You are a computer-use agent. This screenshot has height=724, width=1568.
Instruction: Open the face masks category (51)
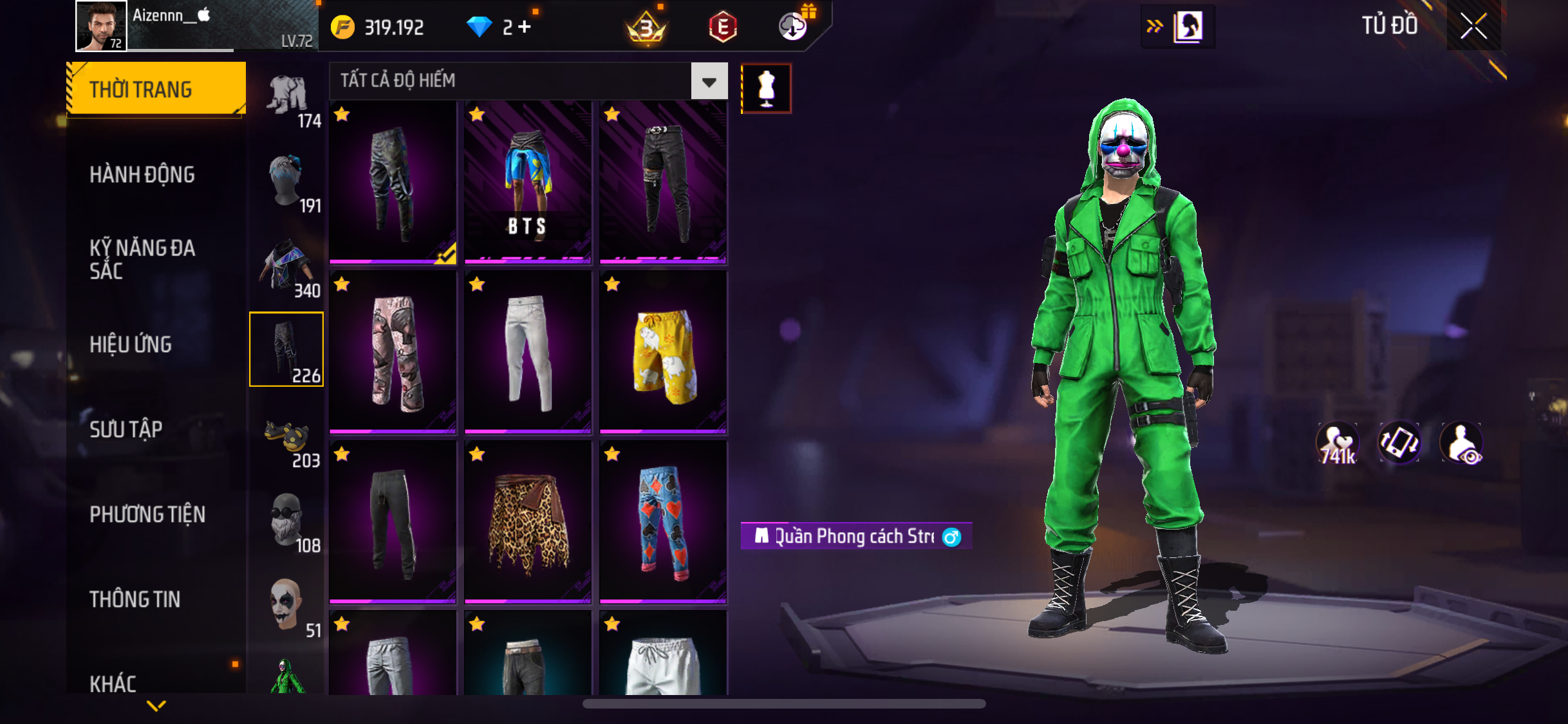pos(287,606)
